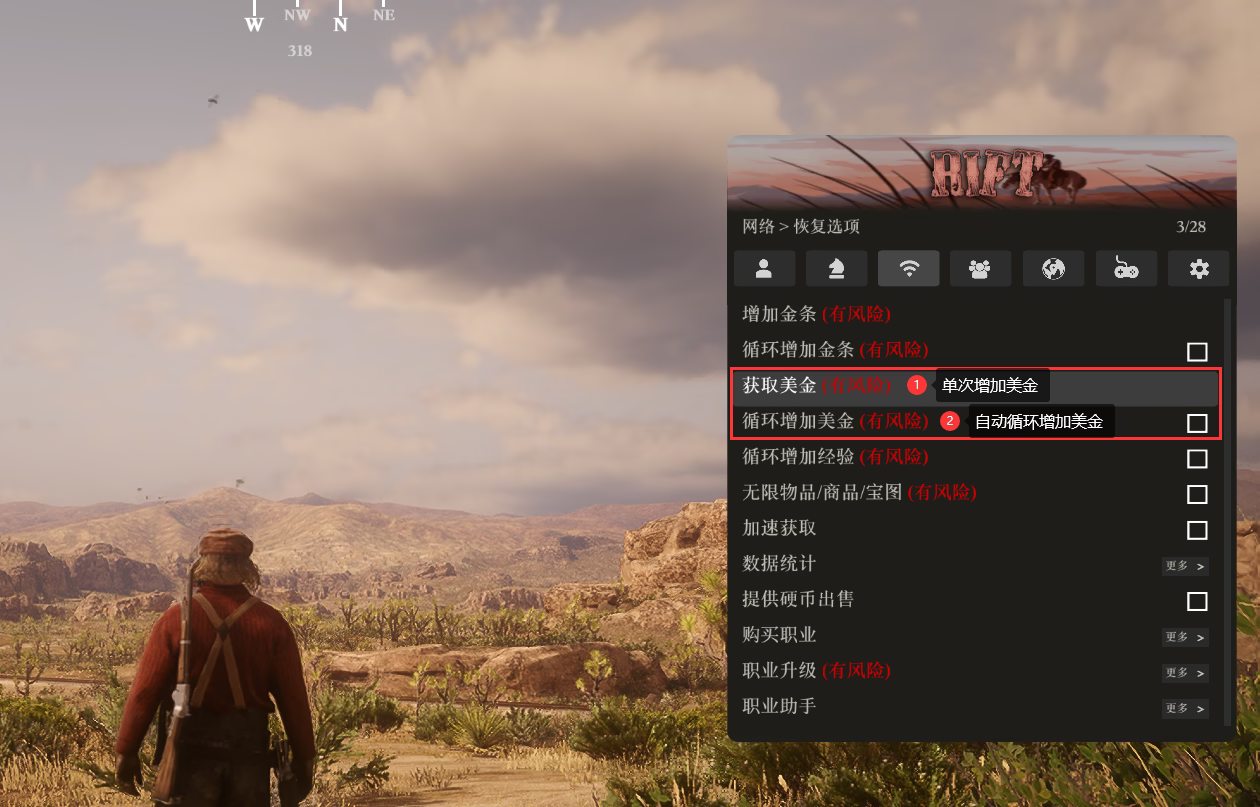Viewport: 1260px width, 807px height.
Task: Select the Wi-Fi network tab
Action: (x=908, y=268)
